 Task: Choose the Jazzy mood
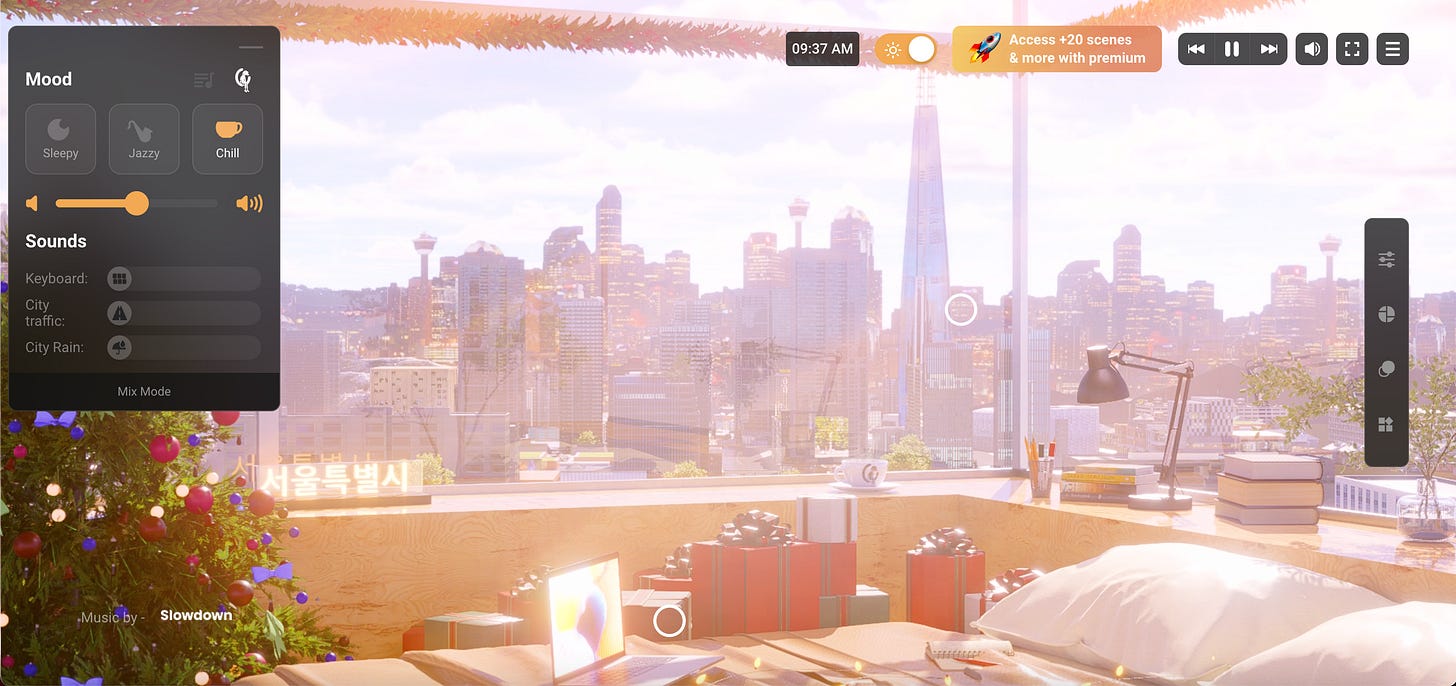tap(144, 139)
